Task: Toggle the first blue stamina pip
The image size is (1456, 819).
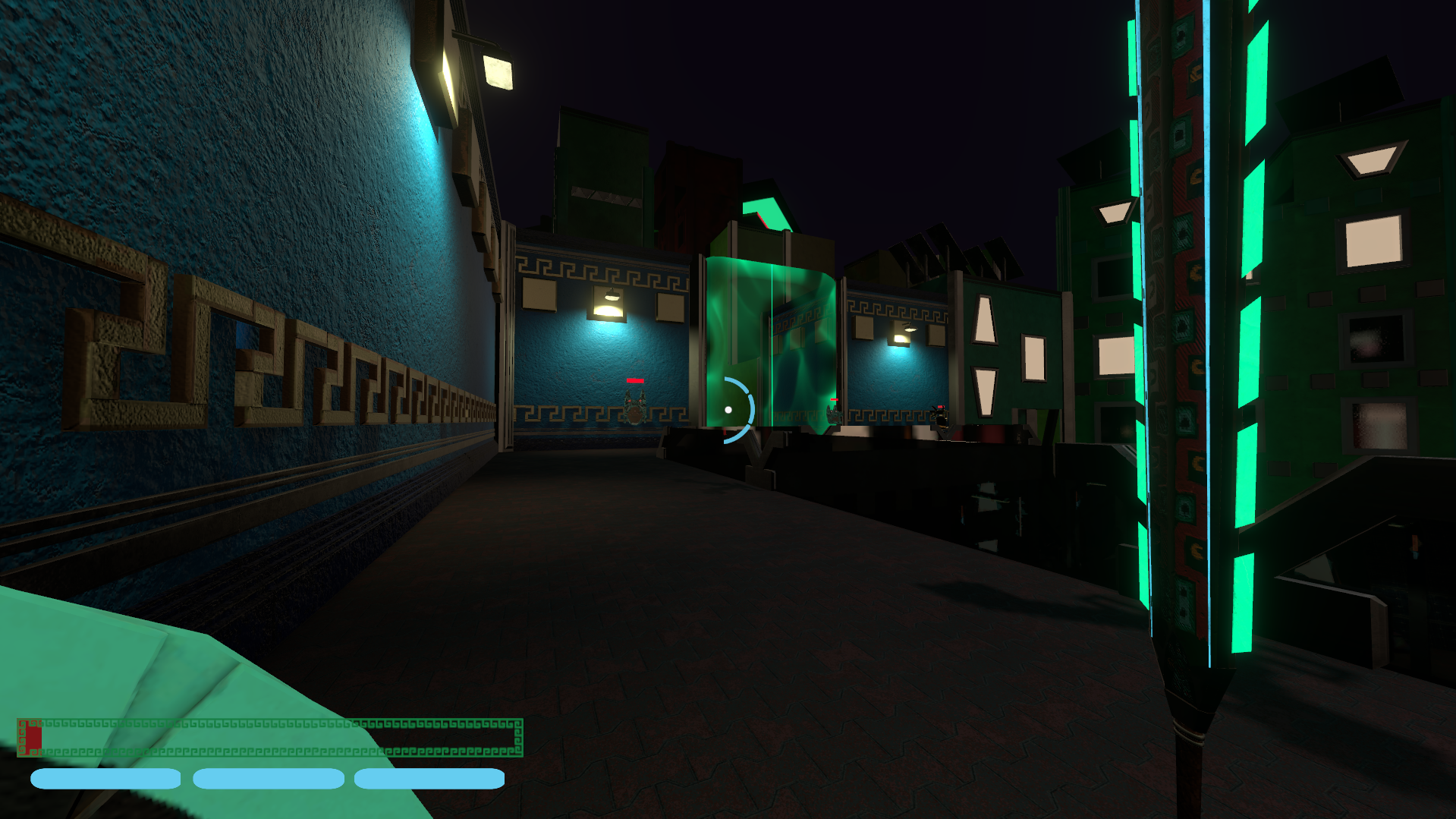Action: [x=106, y=778]
